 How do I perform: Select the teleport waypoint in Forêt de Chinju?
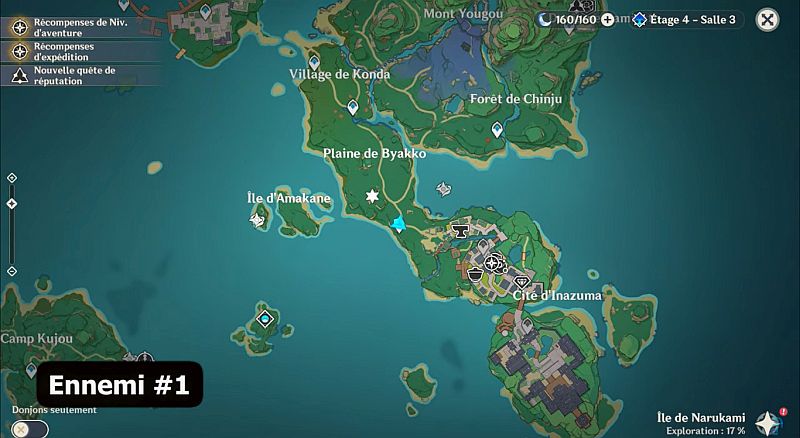[x=497, y=129]
